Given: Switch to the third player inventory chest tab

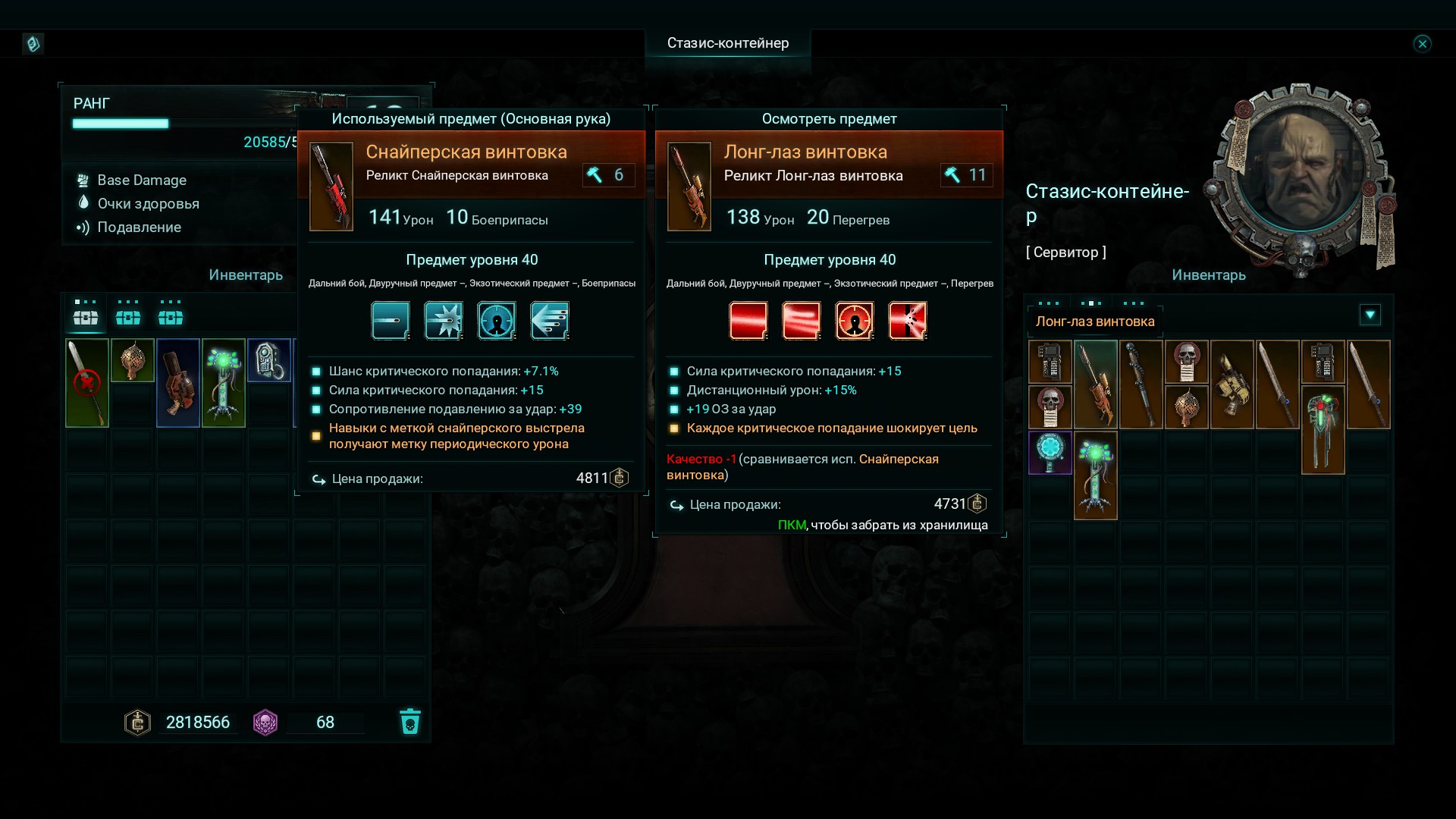Looking at the screenshot, I should click(171, 316).
